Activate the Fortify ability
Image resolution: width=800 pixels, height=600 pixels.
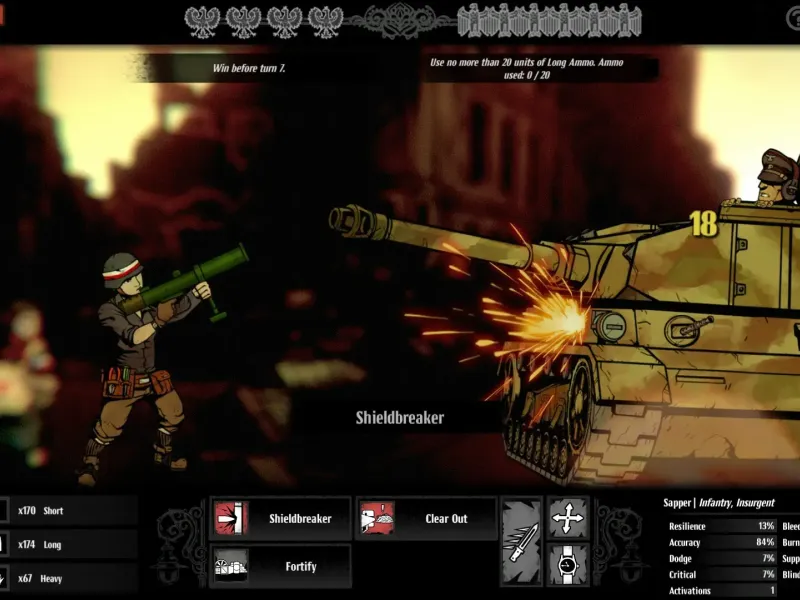coord(281,566)
